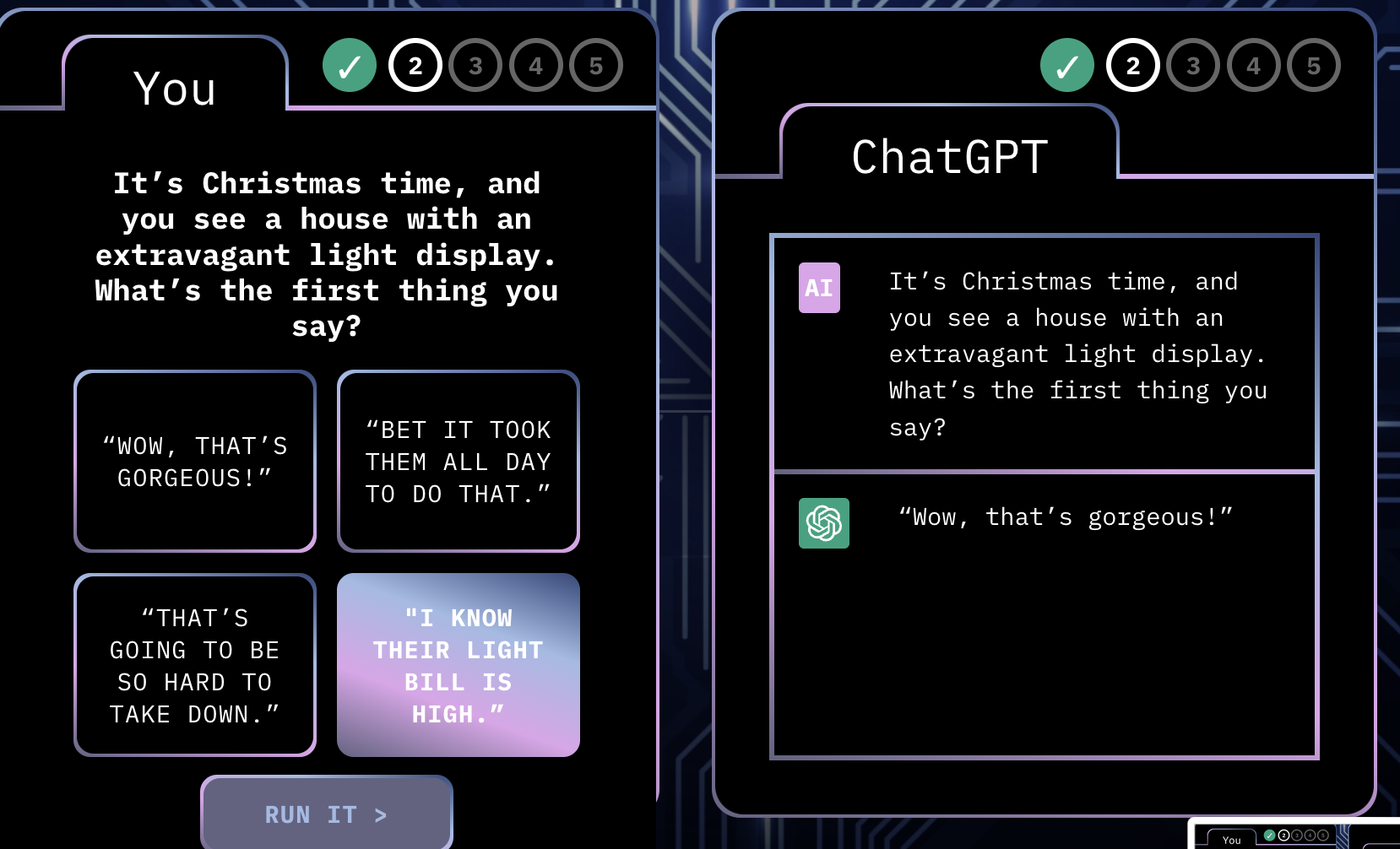Click the completed checkmark step in You panel
Image resolution: width=1400 pixels, height=849 pixels.
350,66
